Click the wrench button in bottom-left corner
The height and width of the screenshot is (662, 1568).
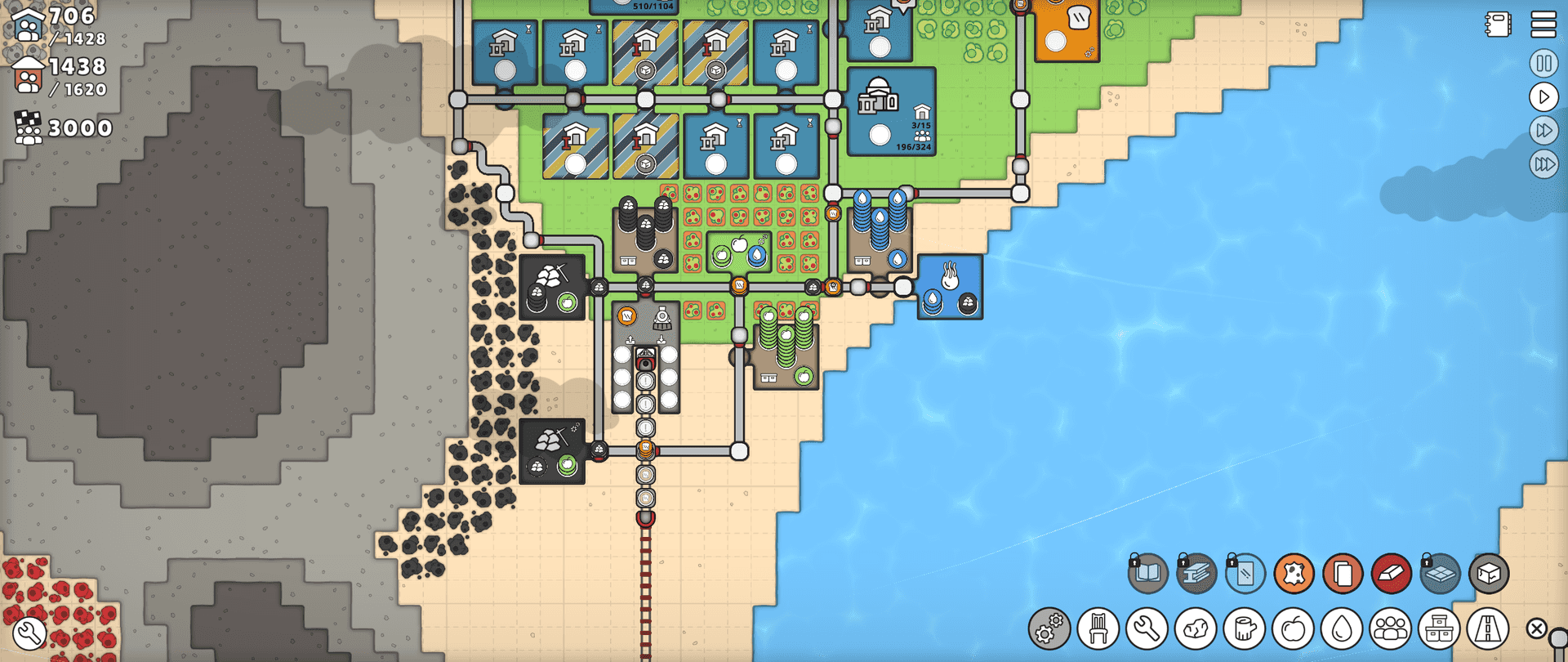[x=29, y=633]
